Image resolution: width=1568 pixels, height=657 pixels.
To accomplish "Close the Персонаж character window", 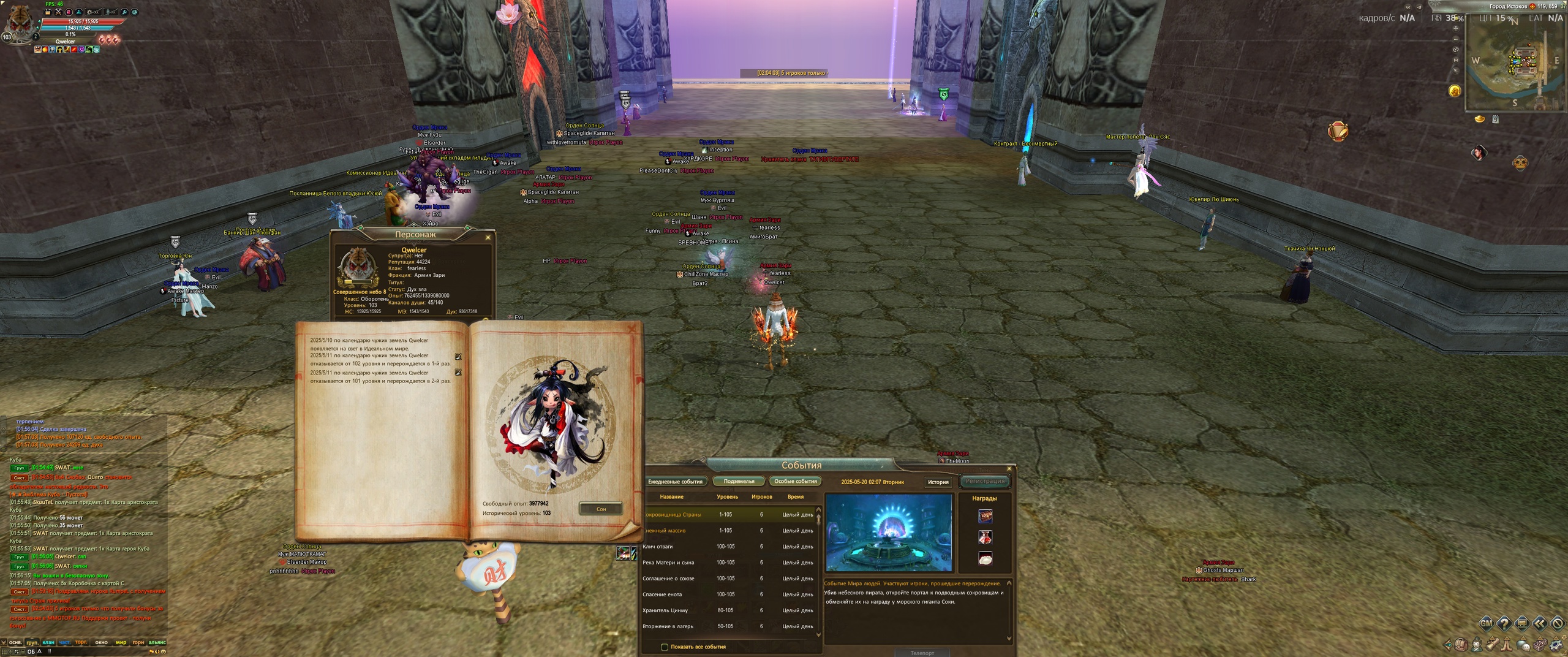I will click(488, 237).
